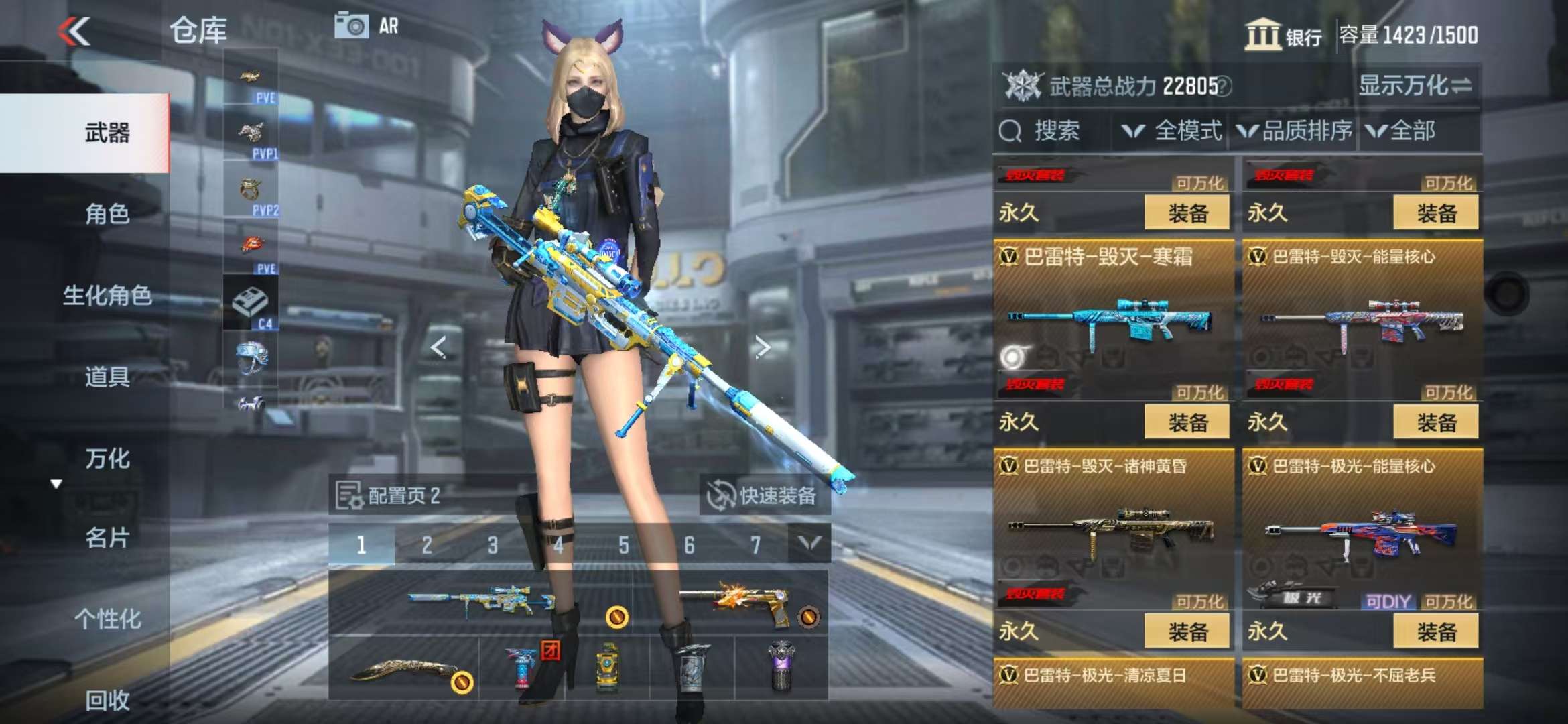Select the 道具 category
Image resolution: width=1568 pixels, height=724 pixels.
(x=107, y=377)
